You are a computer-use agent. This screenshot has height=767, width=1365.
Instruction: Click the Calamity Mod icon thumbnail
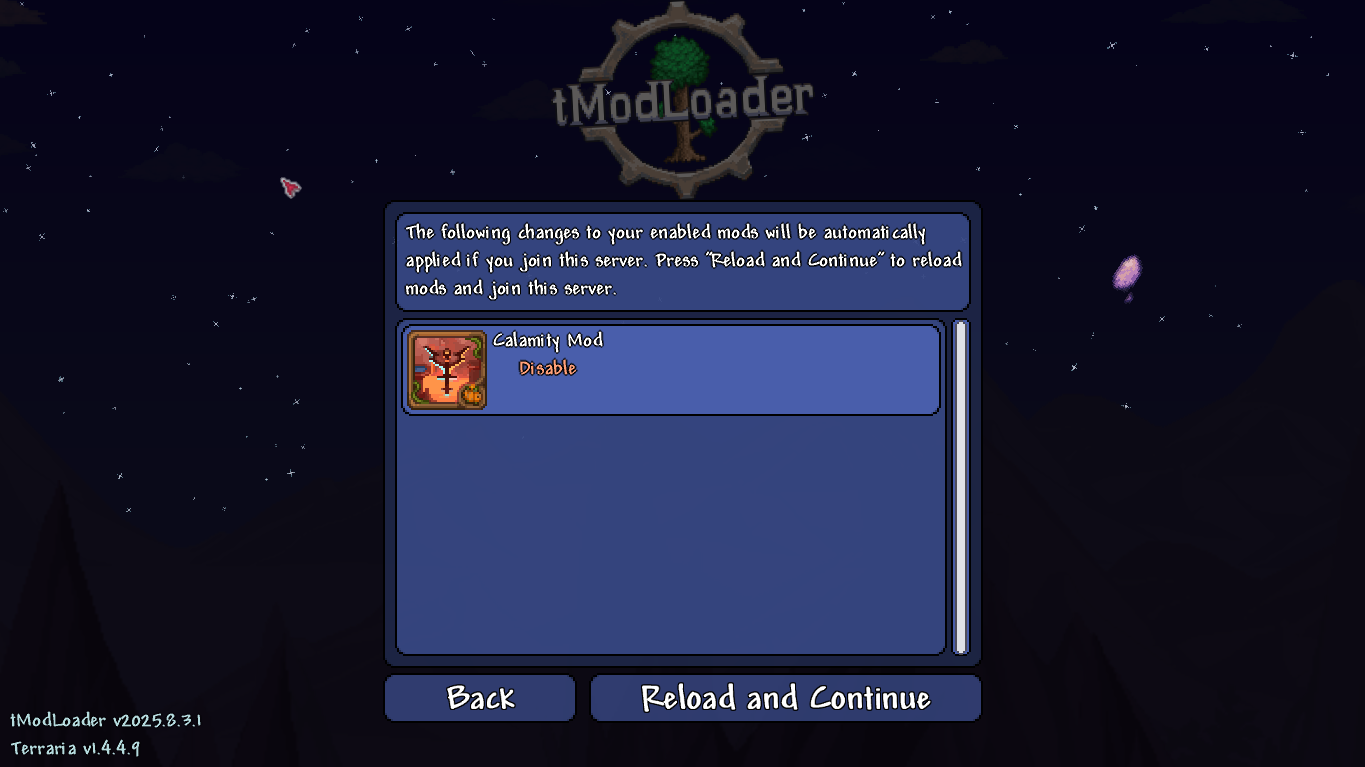click(447, 369)
